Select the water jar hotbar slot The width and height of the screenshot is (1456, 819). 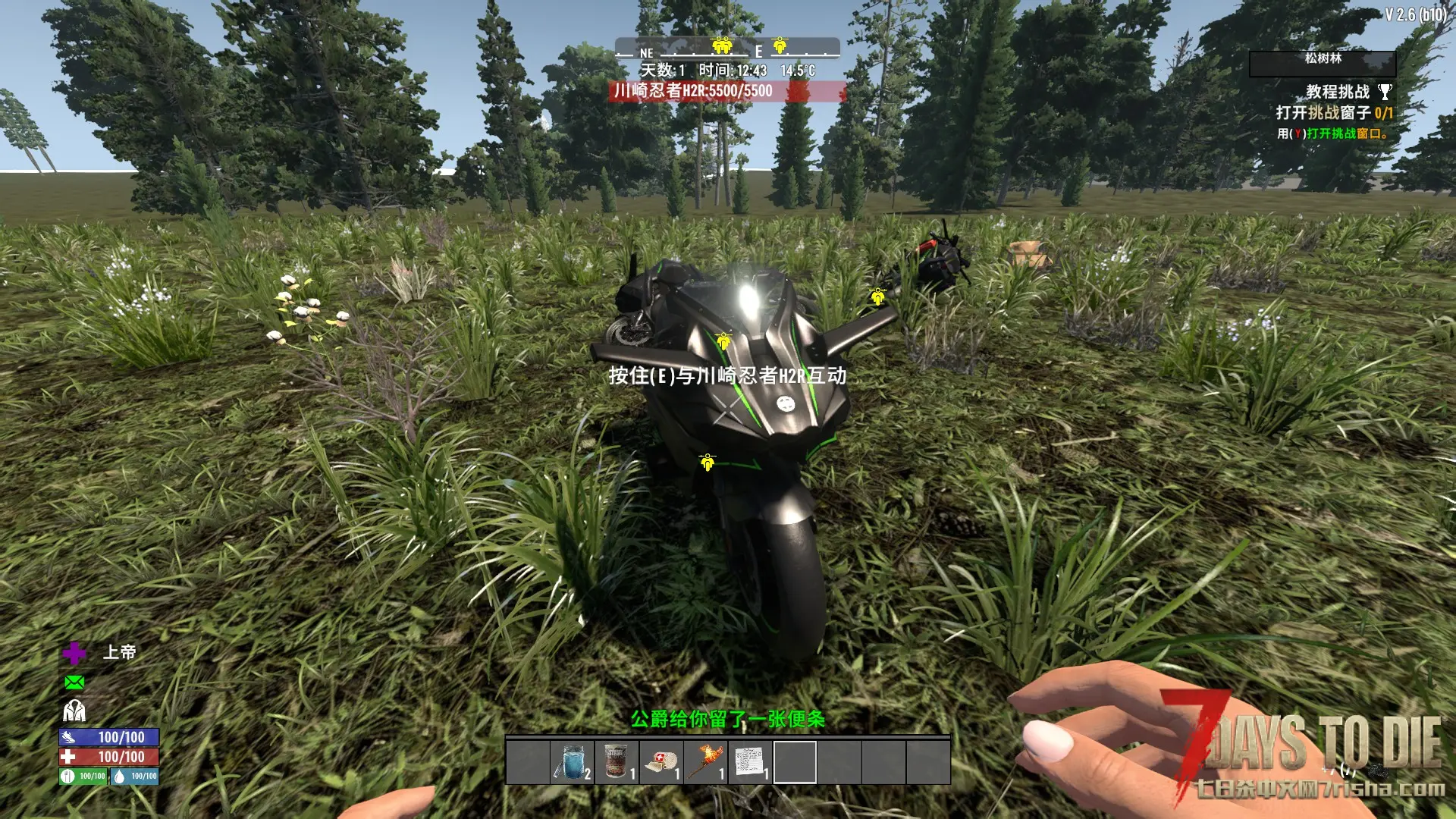pos(573,761)
